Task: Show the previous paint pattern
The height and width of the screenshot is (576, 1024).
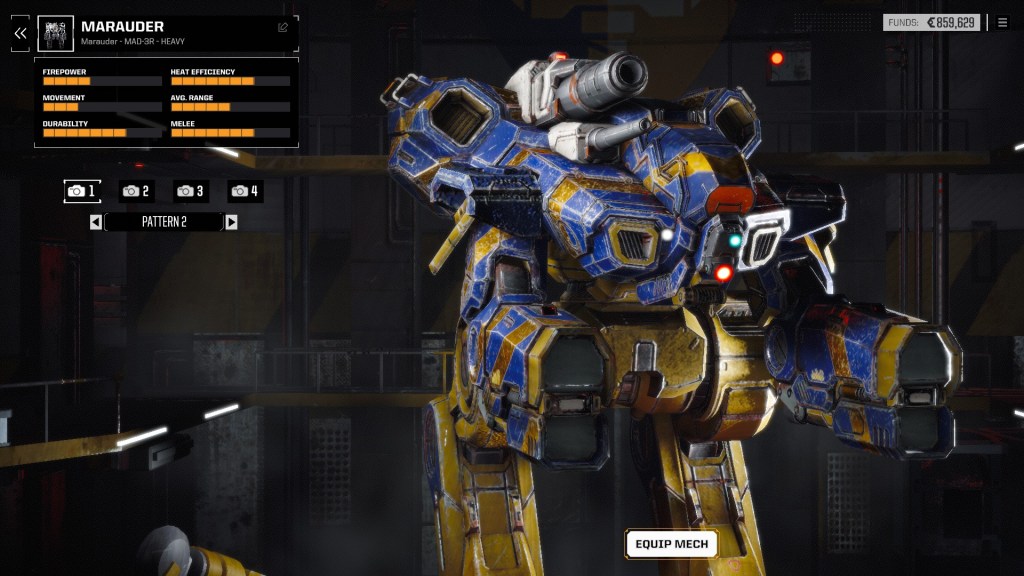Action: click(x=96, y=222)
